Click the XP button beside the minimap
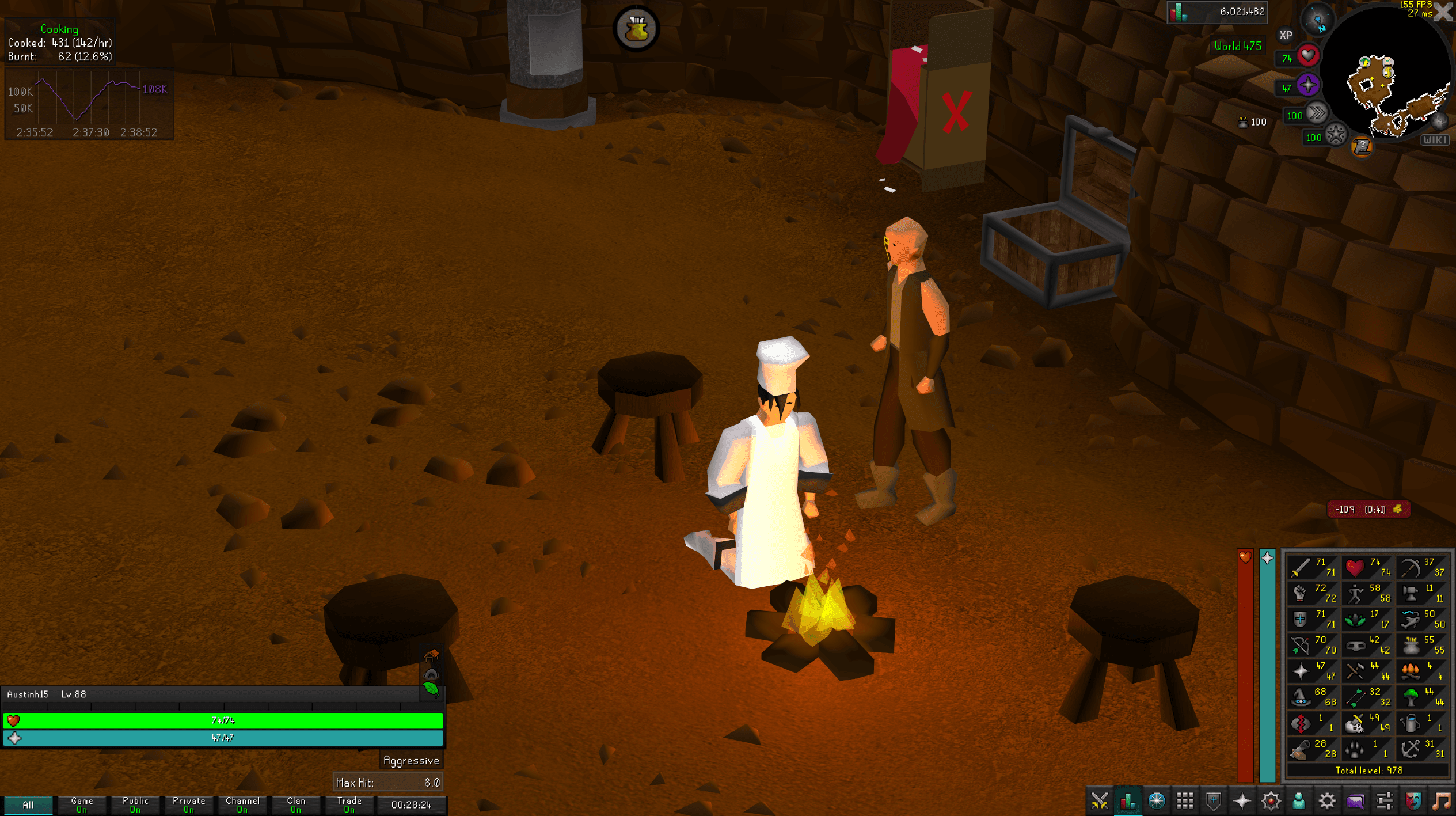The width and height of the screenshot is (1456, 816). [1286, 35]
